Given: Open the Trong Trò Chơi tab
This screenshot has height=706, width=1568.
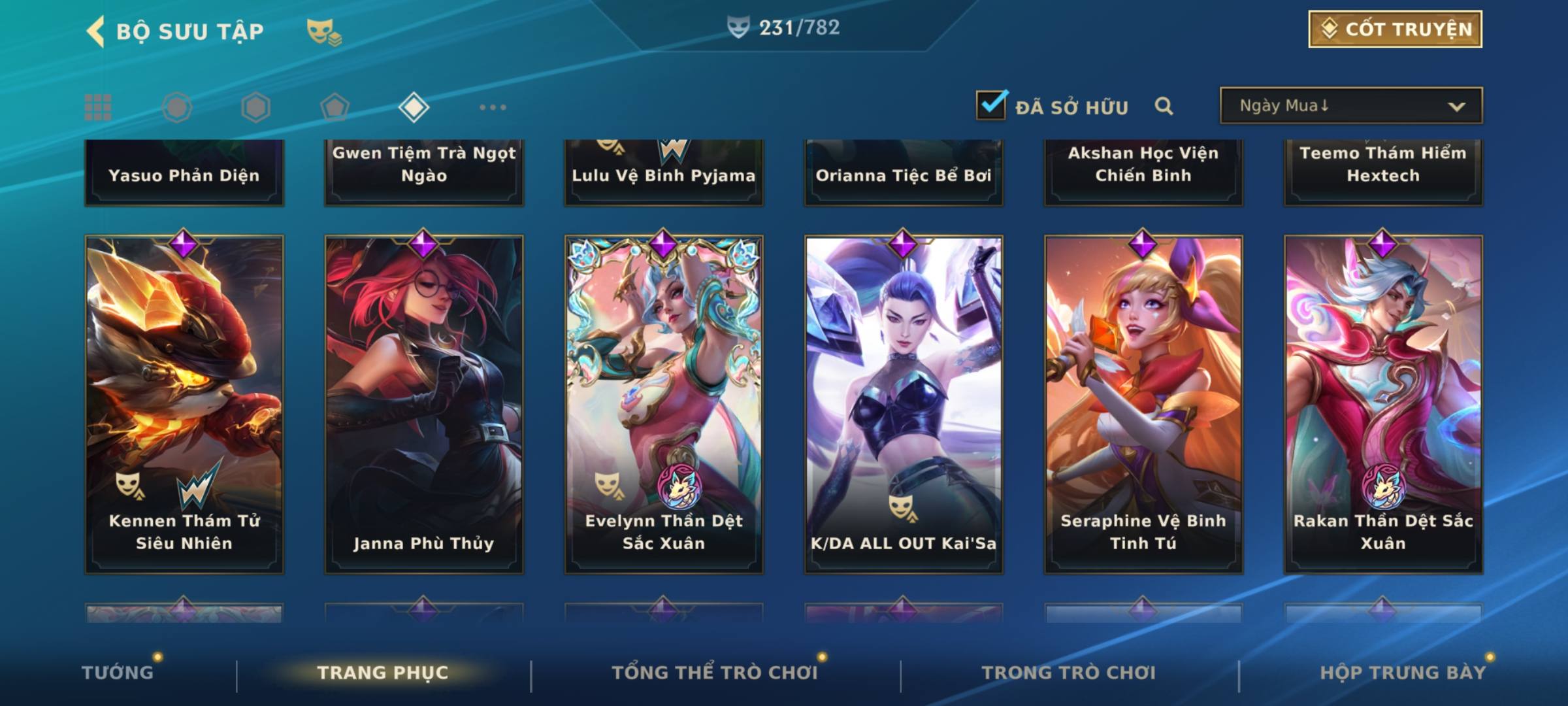Looking at the screenshot, I should (x=1069, y=673).
